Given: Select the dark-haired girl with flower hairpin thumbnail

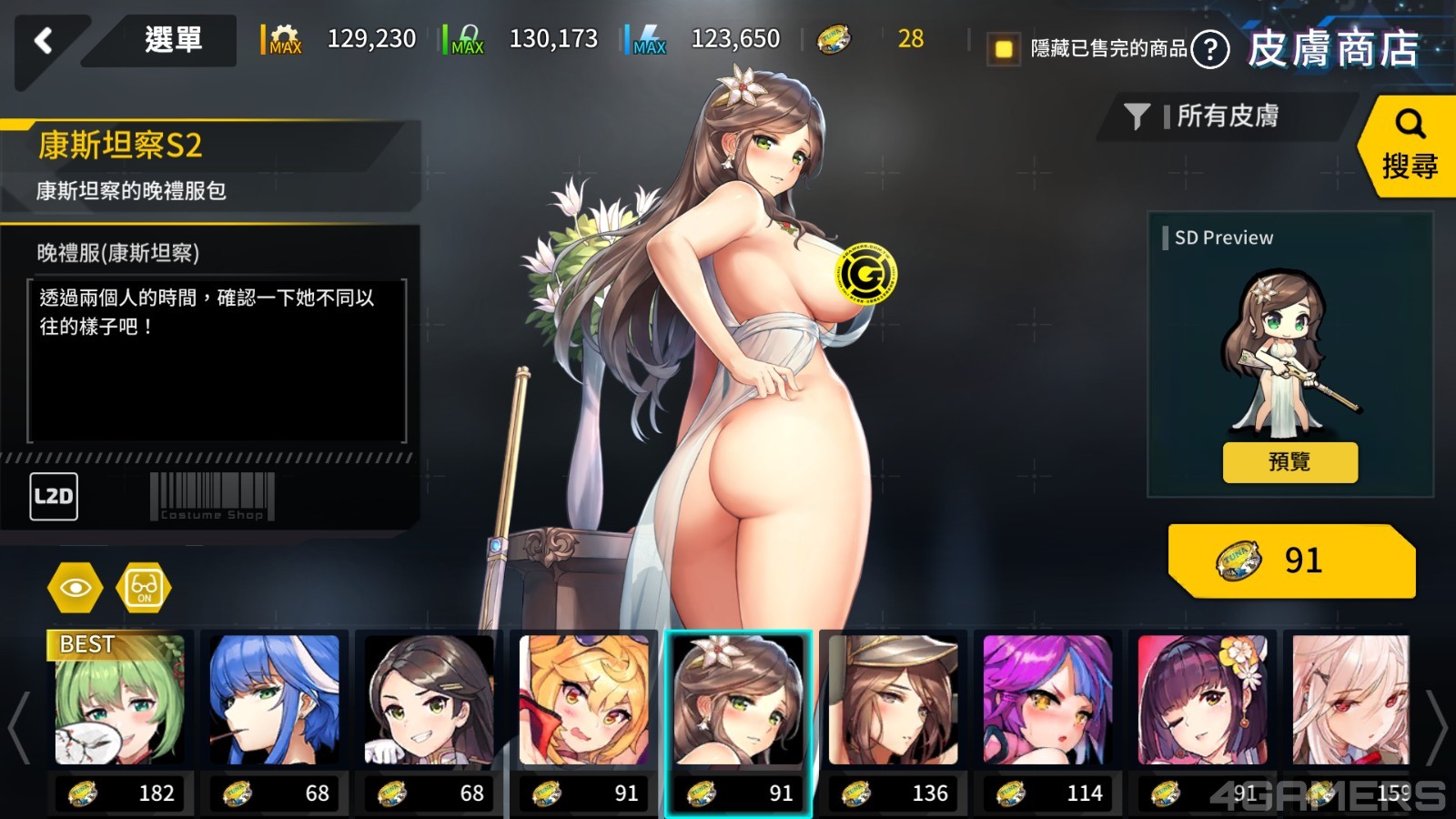Looking at the screenshot, I should [1202, 701].
